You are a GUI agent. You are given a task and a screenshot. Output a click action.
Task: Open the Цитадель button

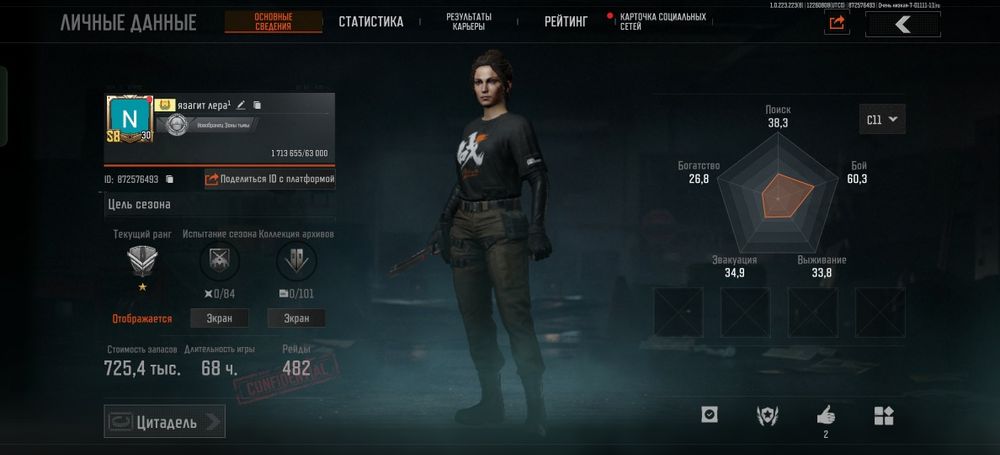[164, 421]
